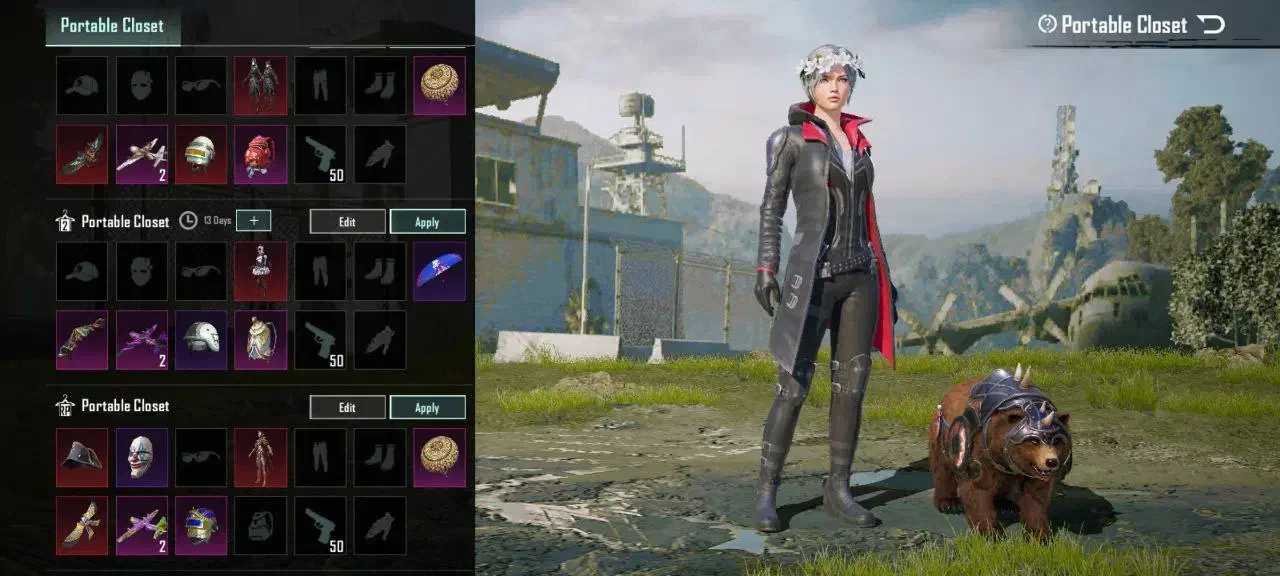Select the maid dress outfit slot

pos(261,270)
